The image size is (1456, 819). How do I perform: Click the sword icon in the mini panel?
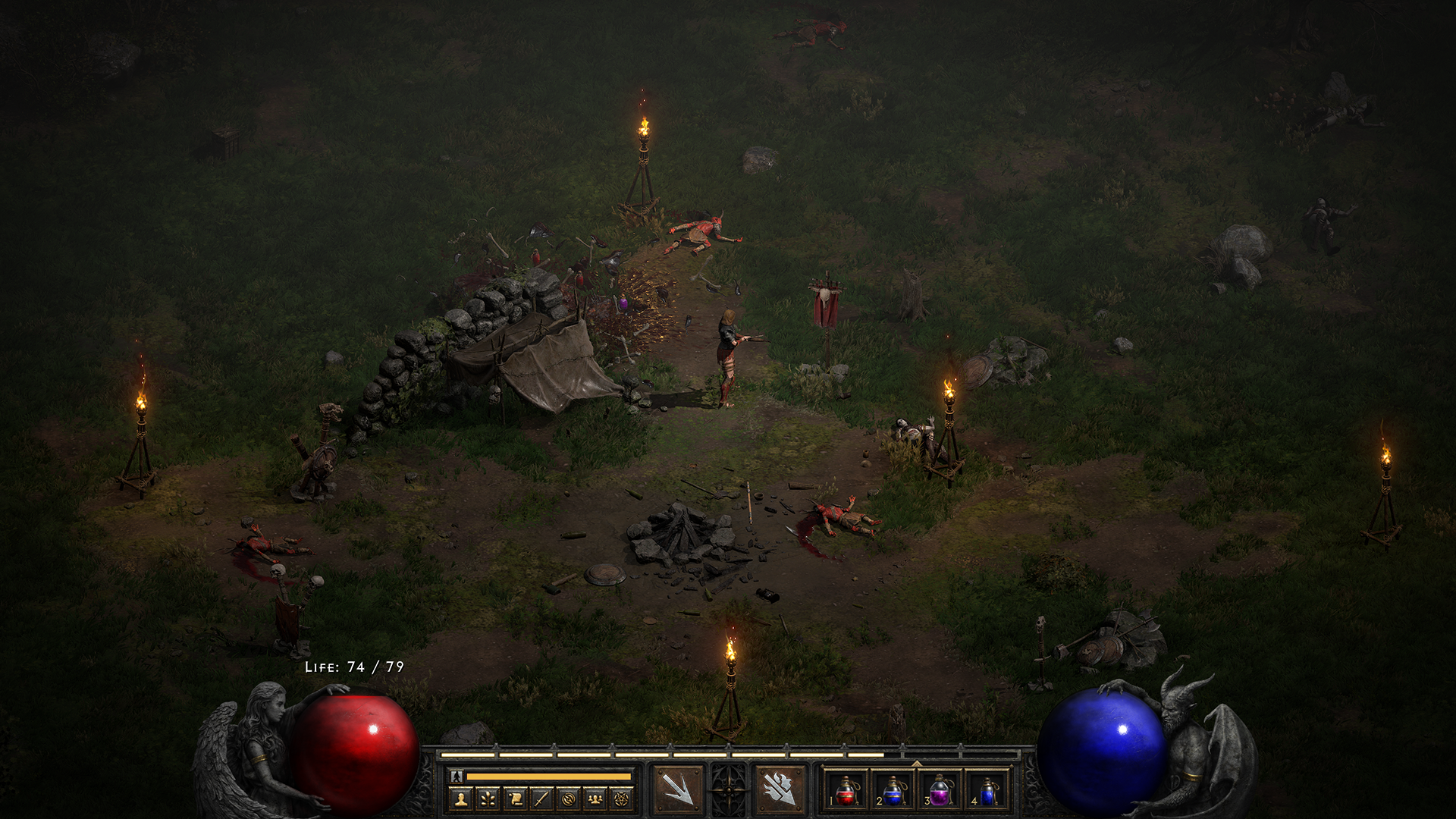pos(541,799)
